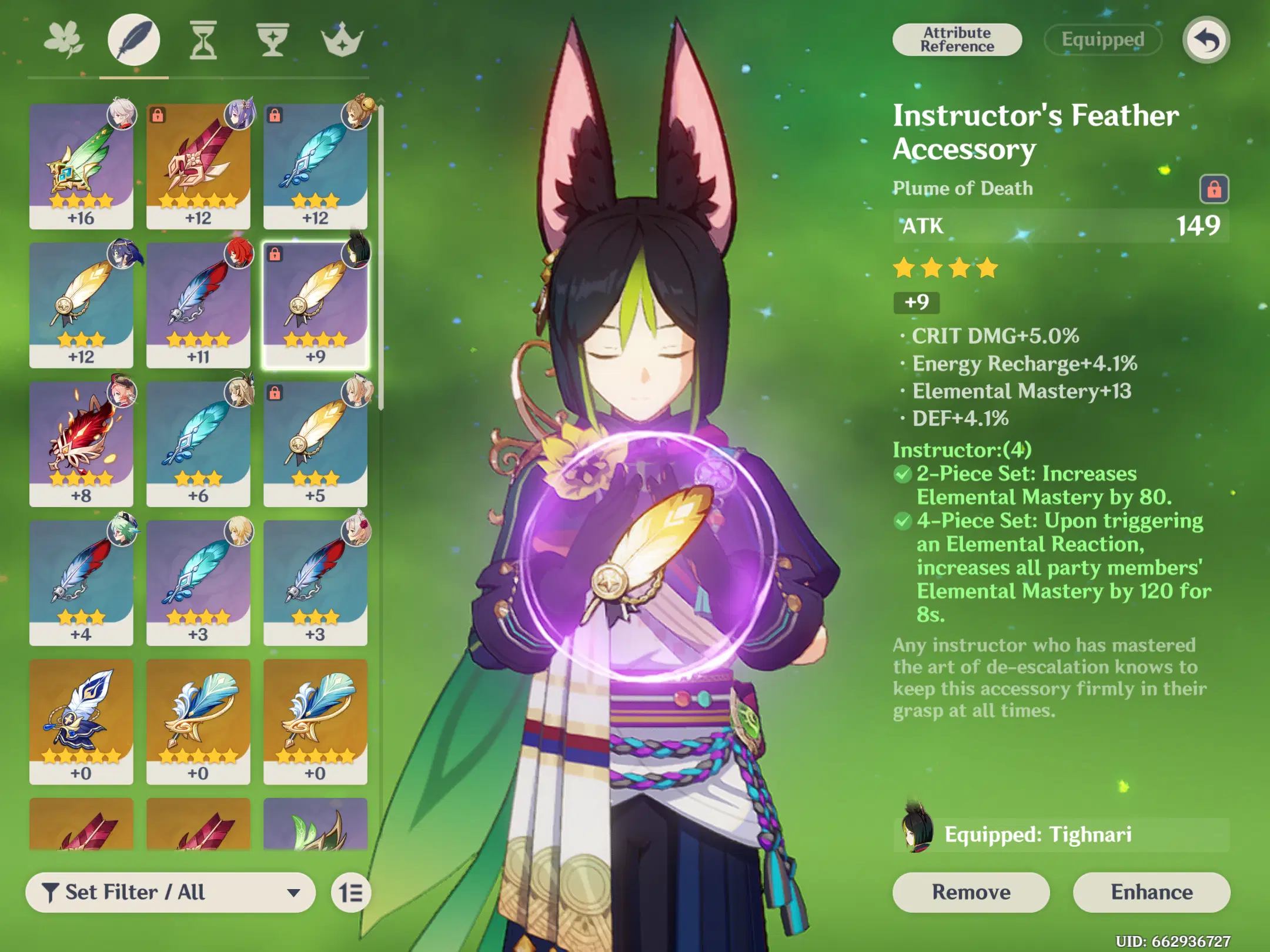Switch to the Flower artifact tab
The width and height of the screenshot is (1270, 952).
coord(64,40)
